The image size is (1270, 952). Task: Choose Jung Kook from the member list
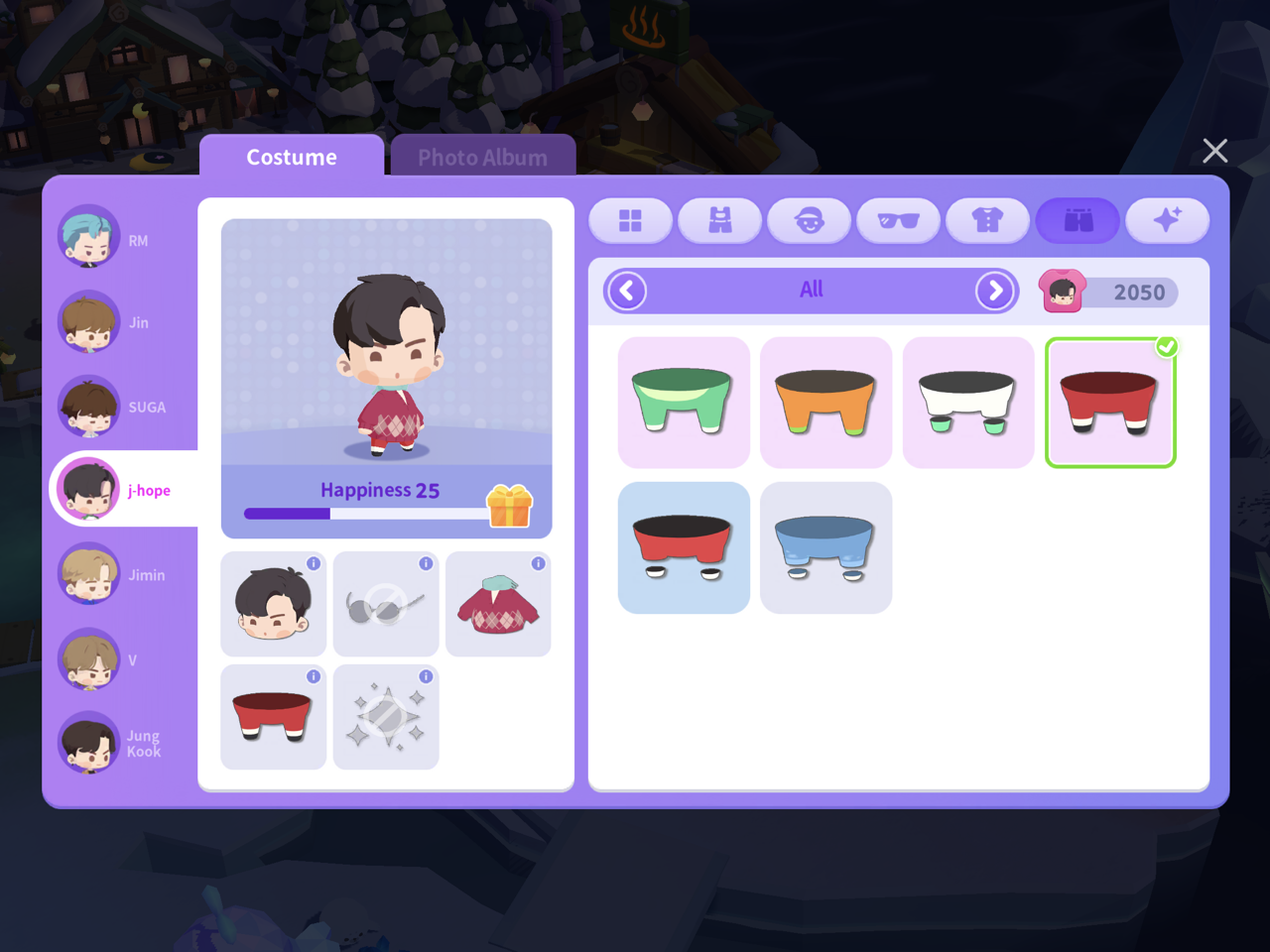coord(89,743)
